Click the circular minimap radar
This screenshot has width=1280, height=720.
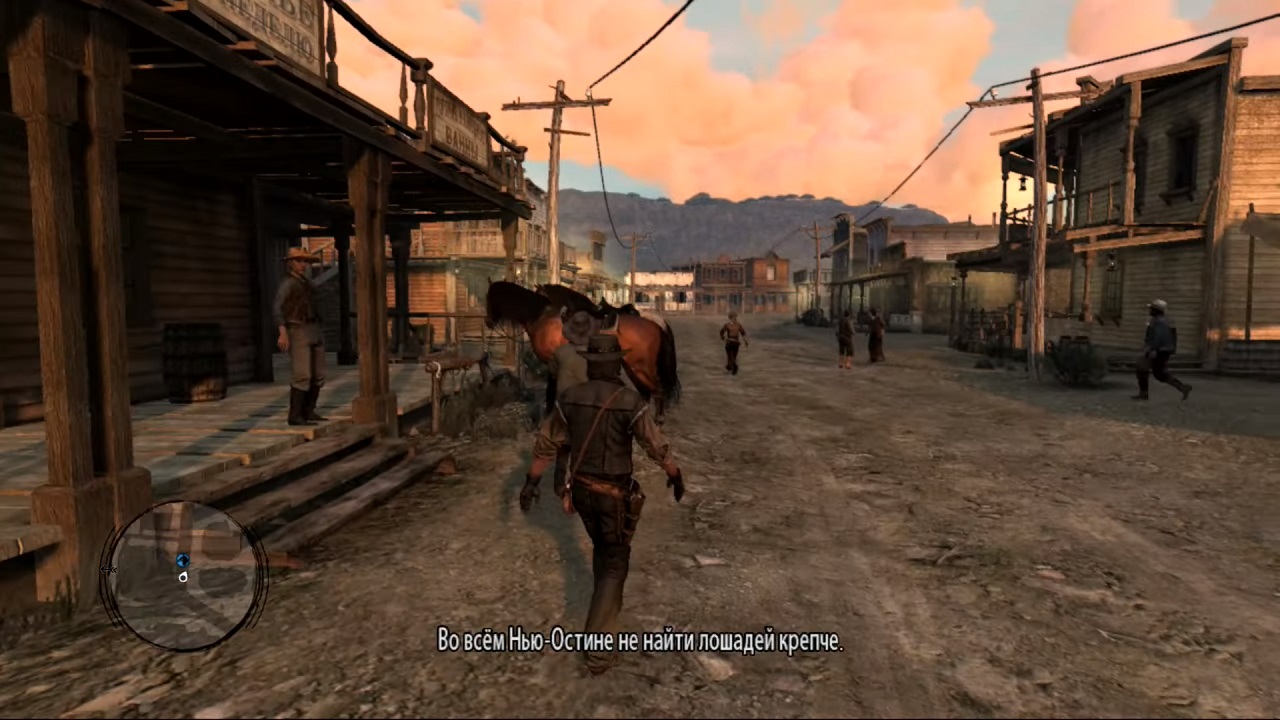pyautogui.click(x=183, y=575)
